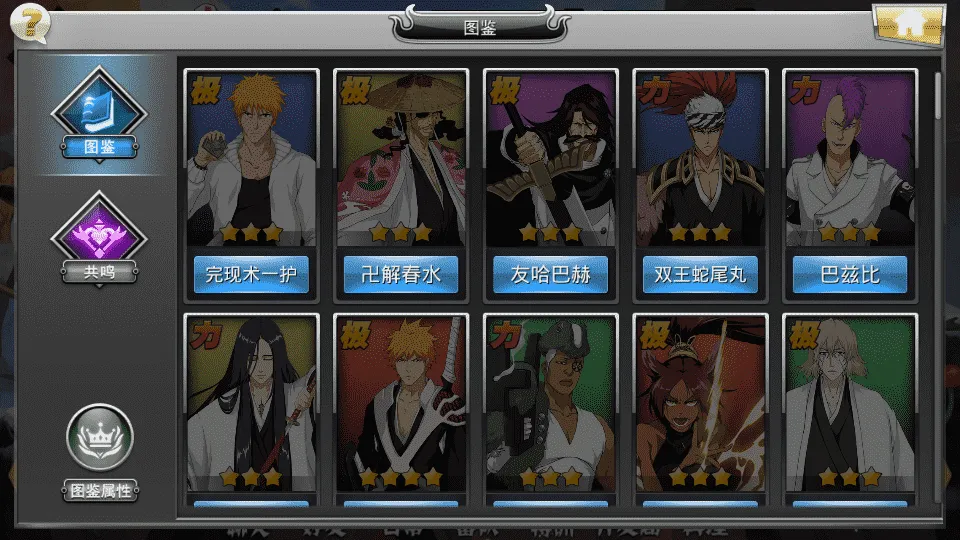Screen dimensions: 960x540
Task: Pick the lightning cat-eared woman card
Action: tap(700, 402)
